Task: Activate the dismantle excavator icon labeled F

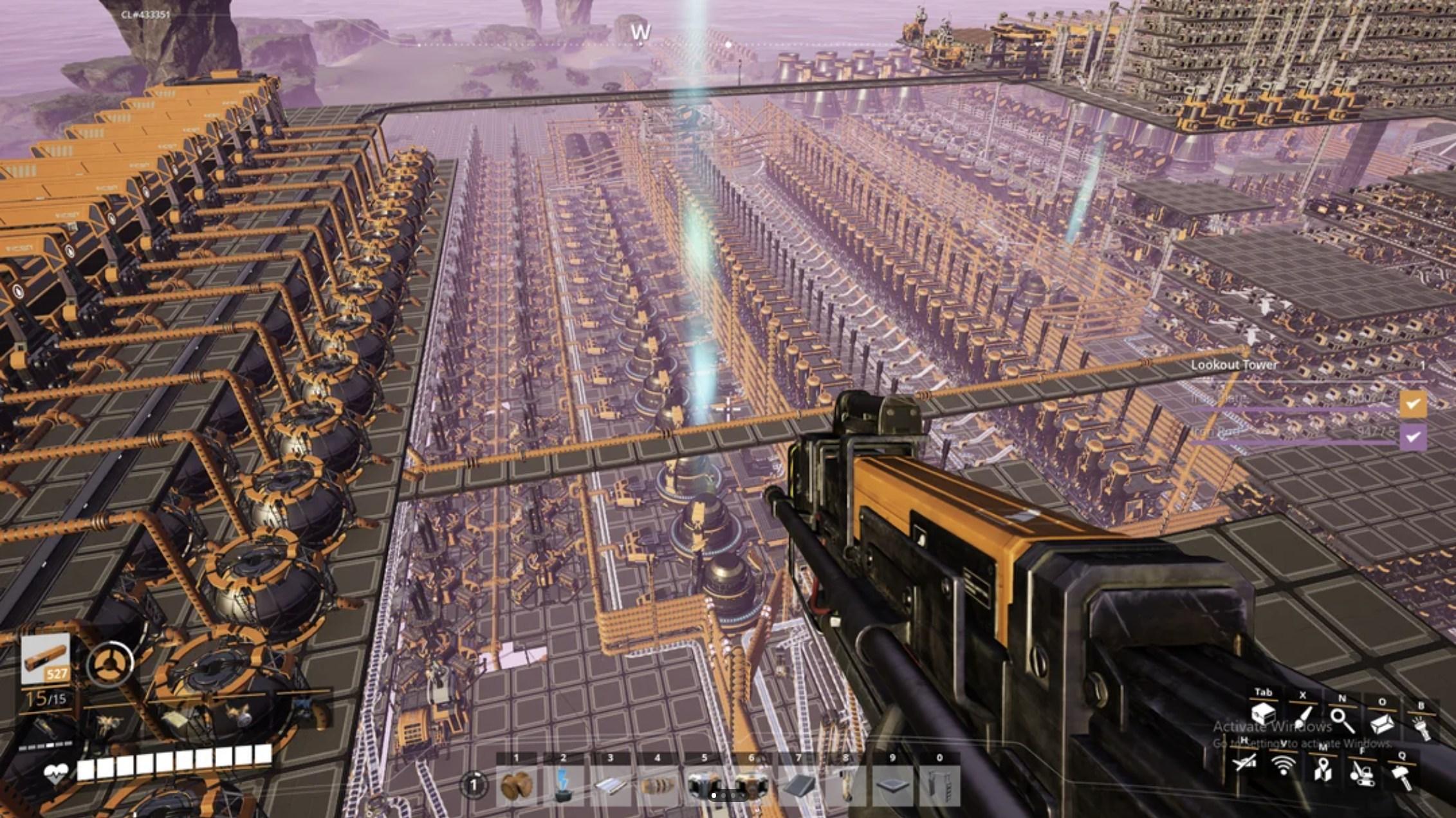Action: coord(1363,775)
